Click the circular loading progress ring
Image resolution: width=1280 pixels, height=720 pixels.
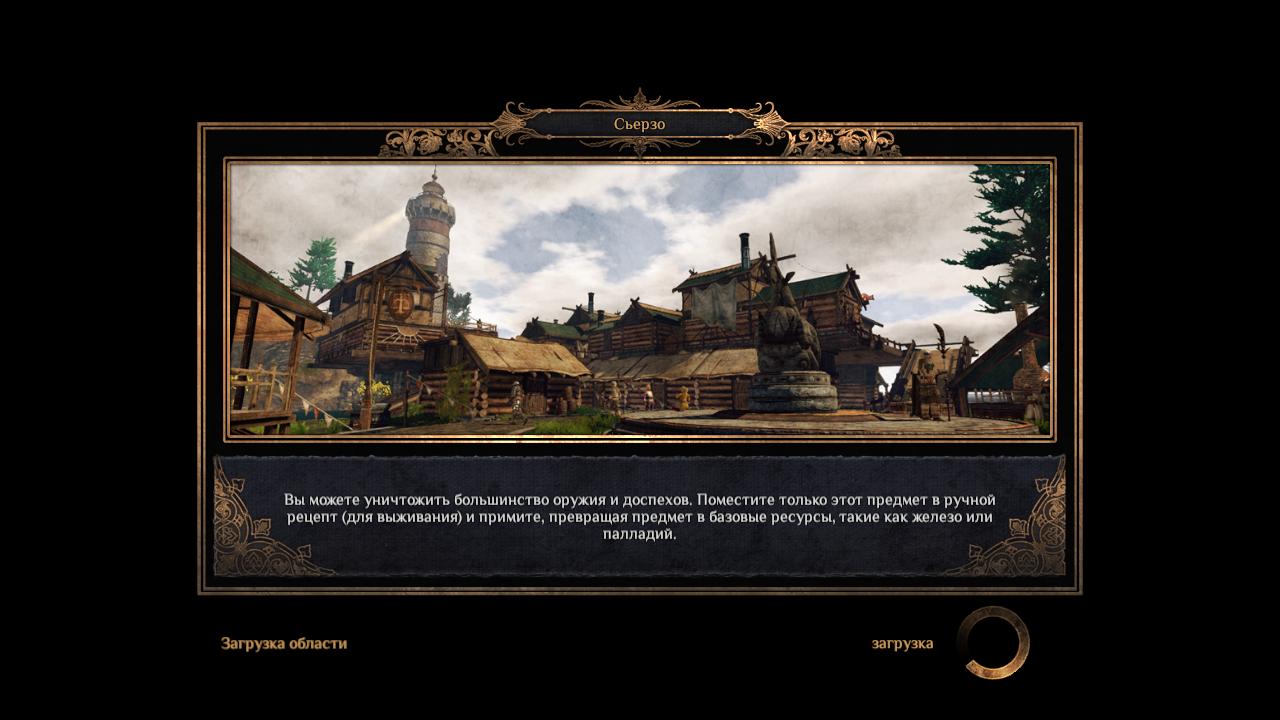[x=993, y=643]
